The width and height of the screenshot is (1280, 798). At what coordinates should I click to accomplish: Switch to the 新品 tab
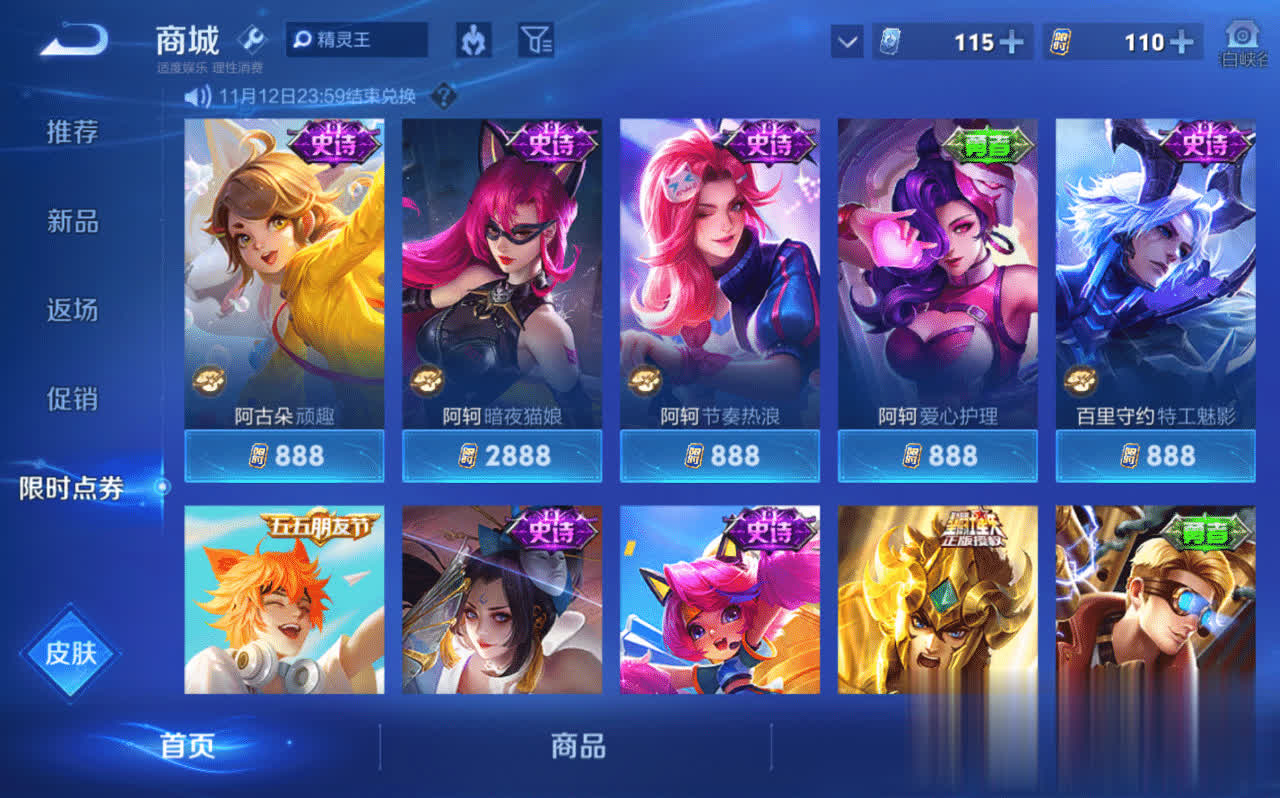(x=73, y=221)
